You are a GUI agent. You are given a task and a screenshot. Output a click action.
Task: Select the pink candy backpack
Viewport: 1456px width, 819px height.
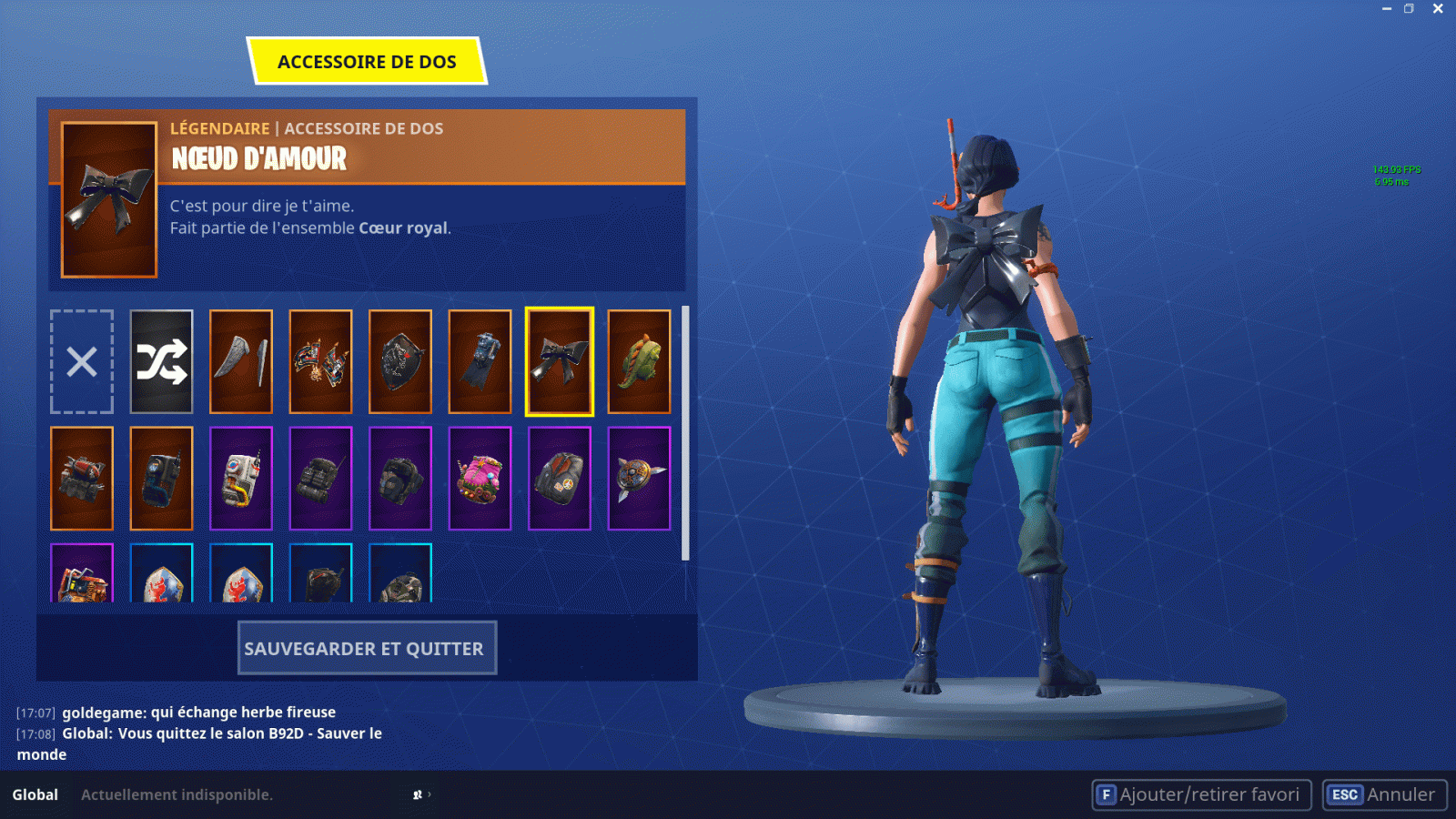click(480, 478)
